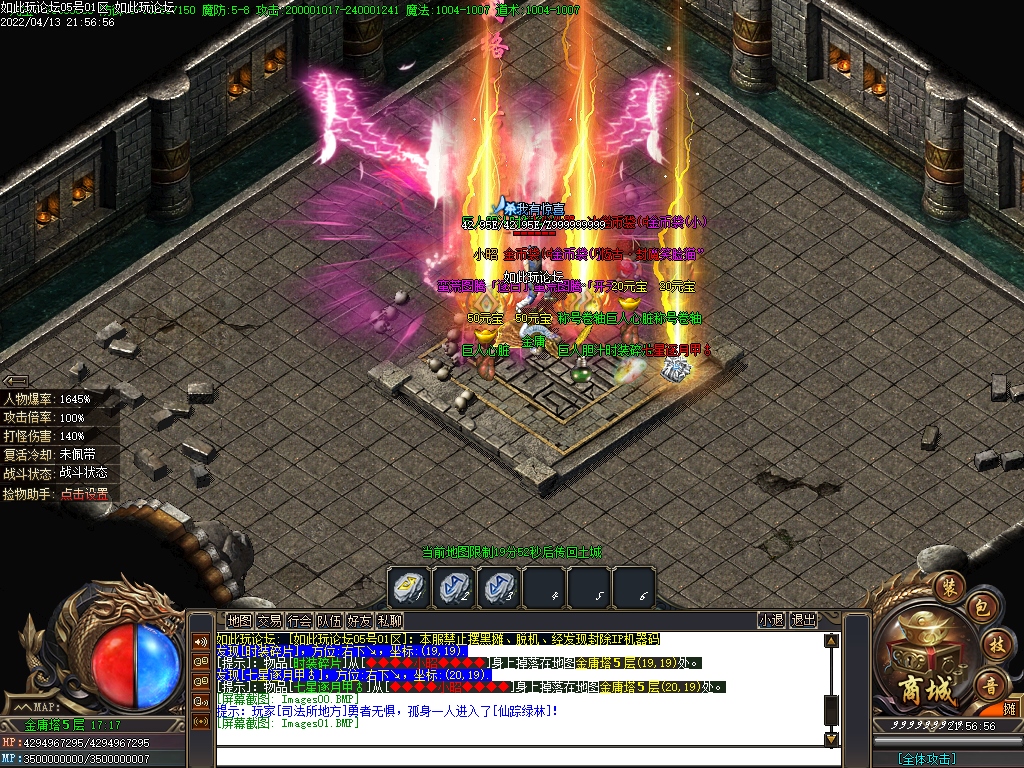Open the 行会 guild tab
This screenshot has width=1024, height=768.
299,621
